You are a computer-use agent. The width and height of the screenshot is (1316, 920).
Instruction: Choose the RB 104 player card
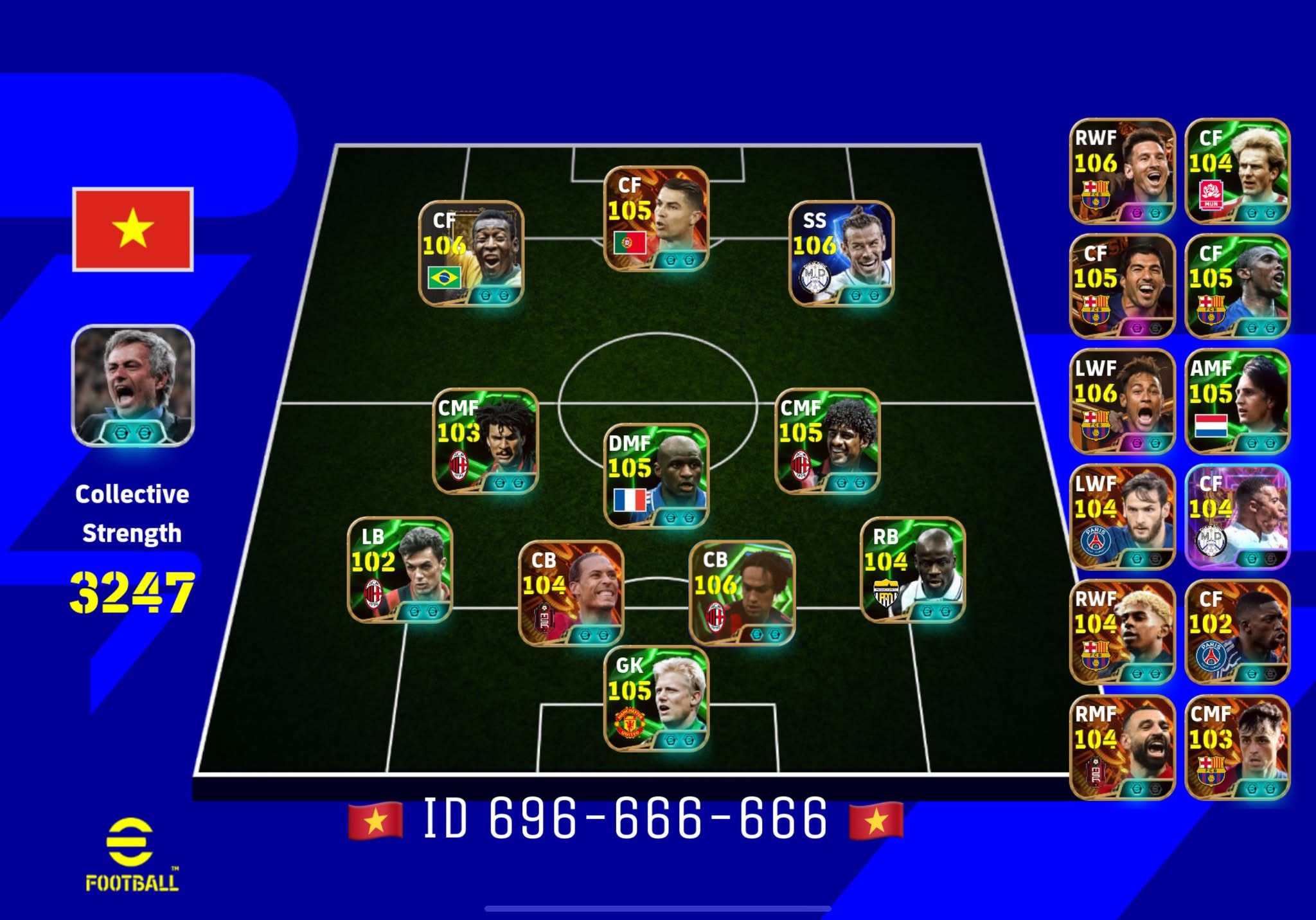(912, 570)
